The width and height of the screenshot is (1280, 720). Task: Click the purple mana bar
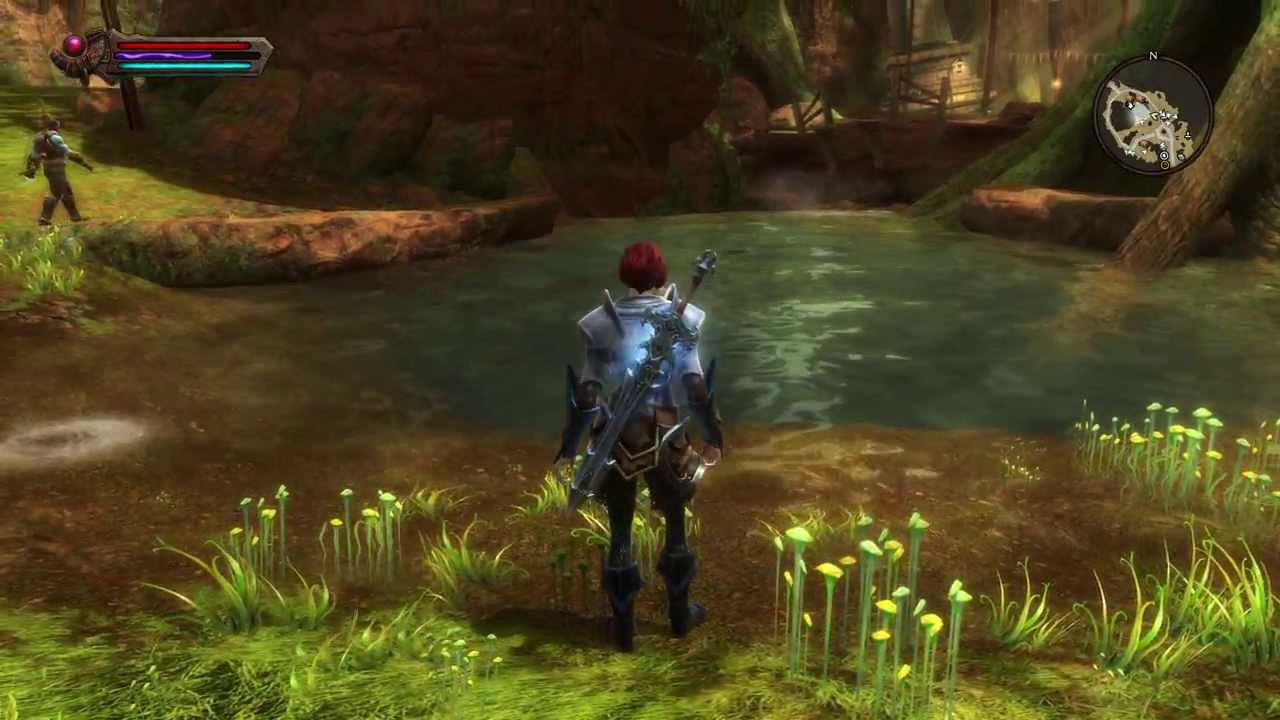point(162,56)
